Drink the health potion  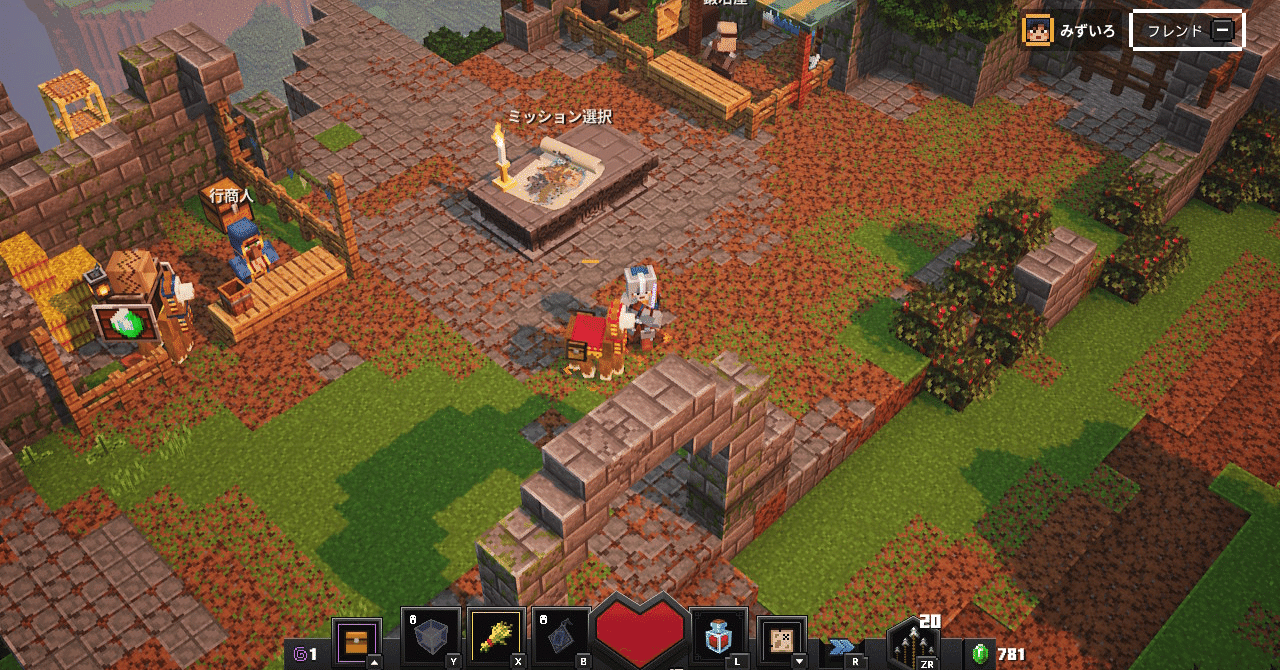[718, 637]
